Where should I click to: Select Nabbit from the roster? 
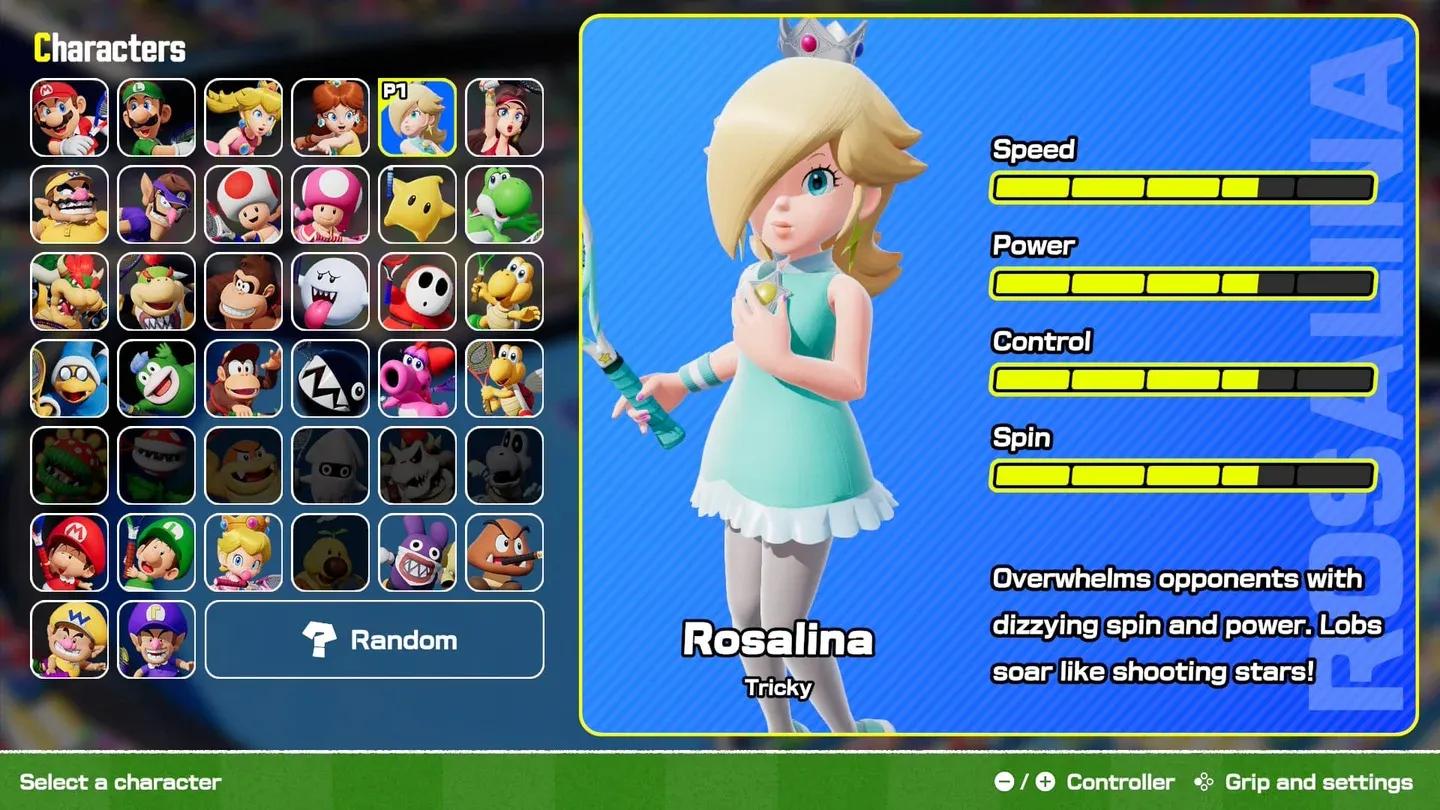(x=418, y=553)
